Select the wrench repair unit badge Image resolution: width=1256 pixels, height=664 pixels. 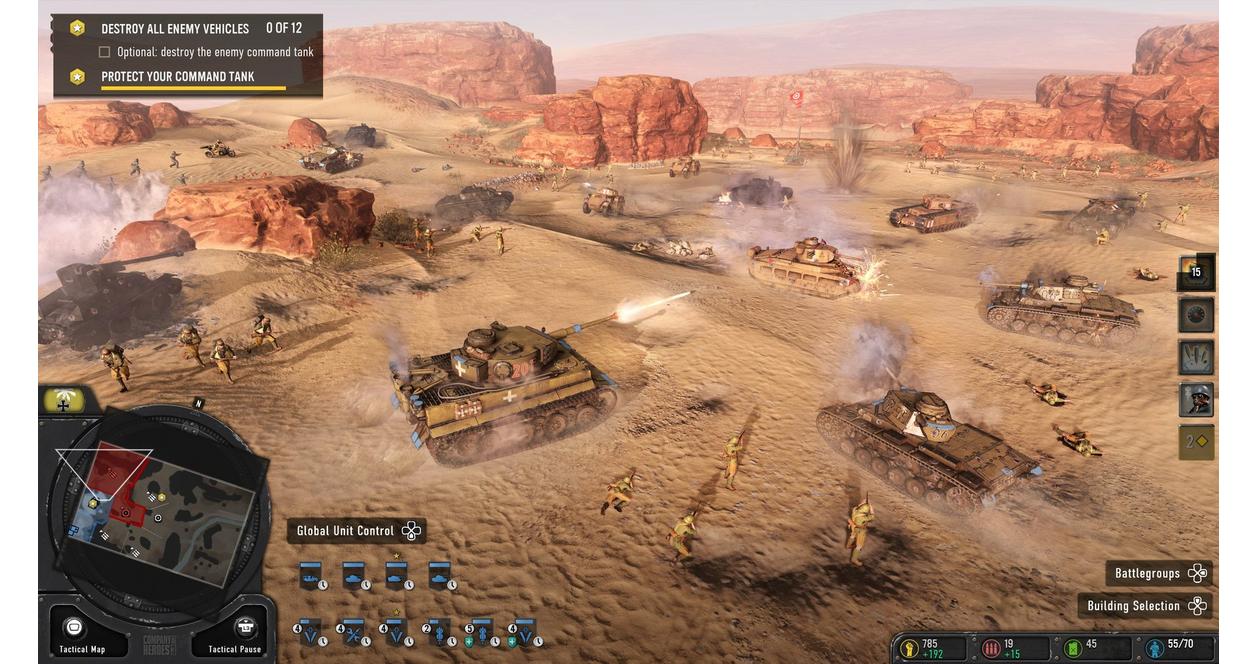[x=353, y=632]
